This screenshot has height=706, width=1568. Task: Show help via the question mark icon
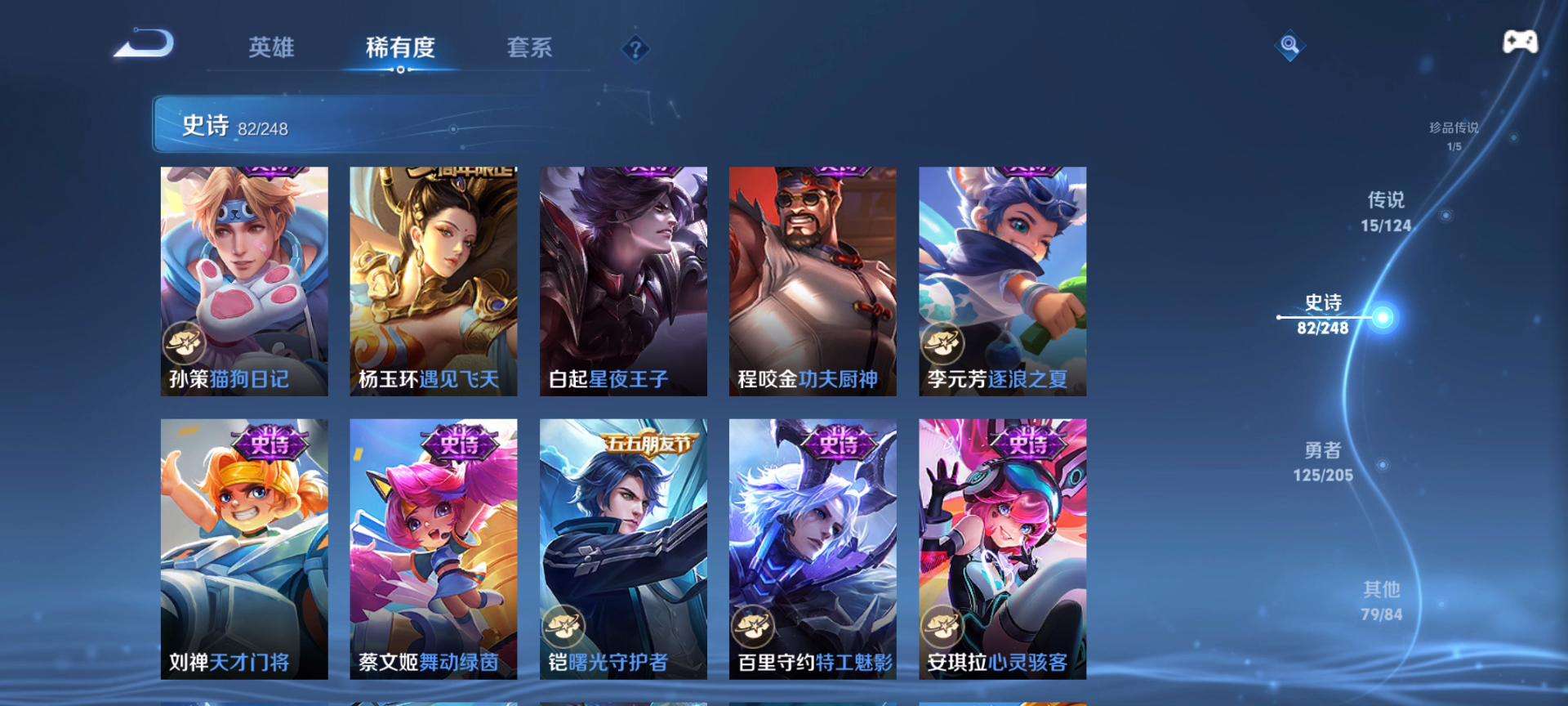coord(635,49)
